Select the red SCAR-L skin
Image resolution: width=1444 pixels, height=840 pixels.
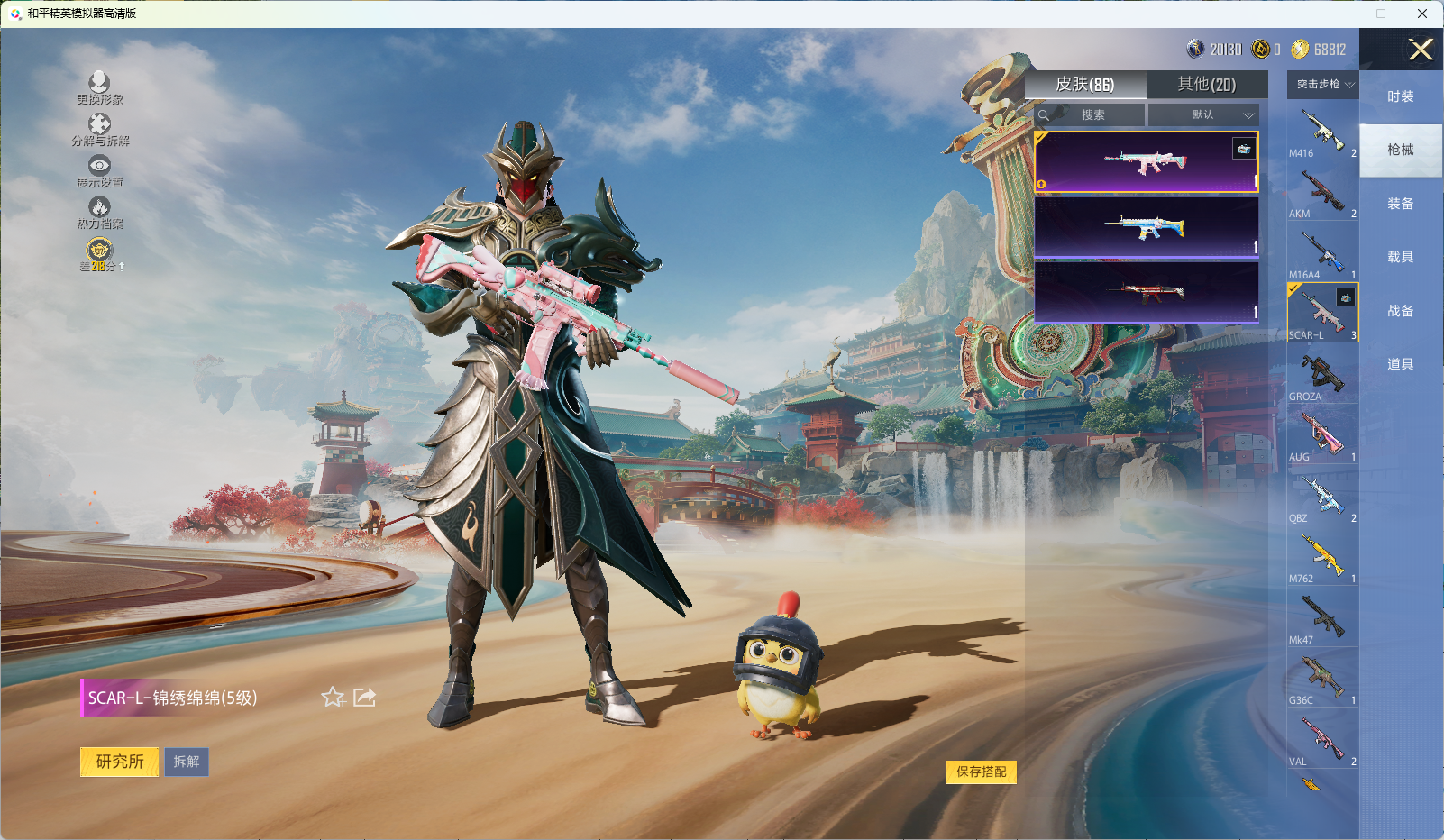(1146, 292)
